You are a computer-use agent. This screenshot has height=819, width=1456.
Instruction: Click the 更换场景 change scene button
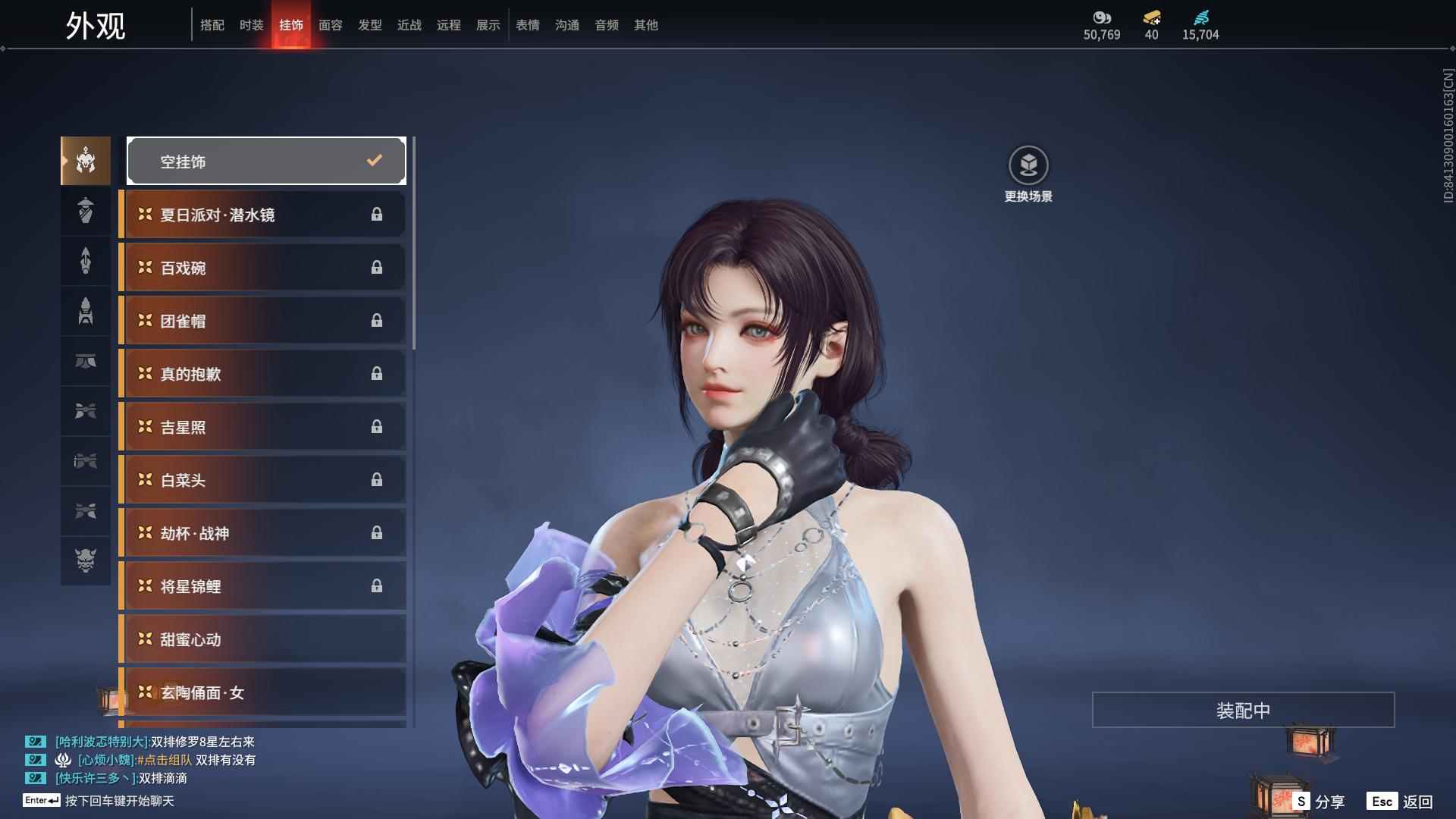(1028, 174)
